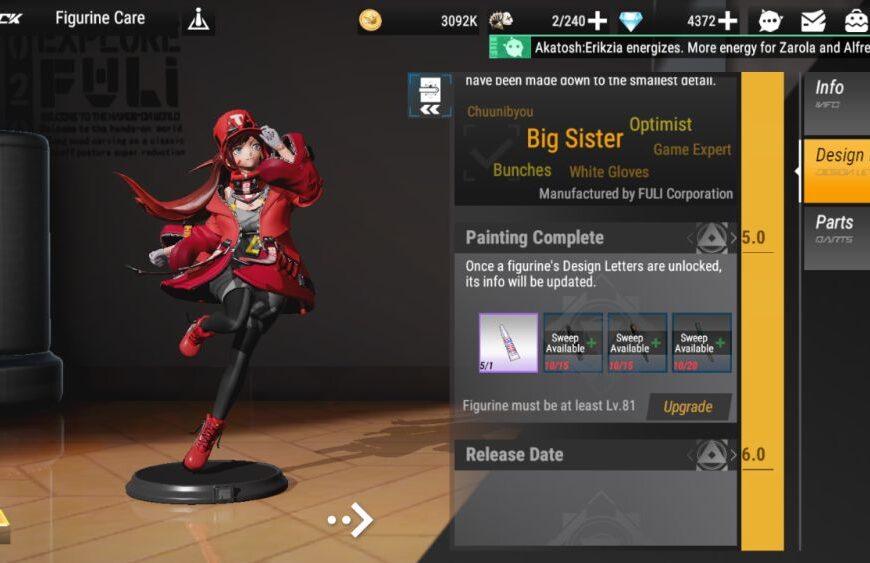Open the warning triangle info icon
870x563 pixels.
[x=199, y=19]
